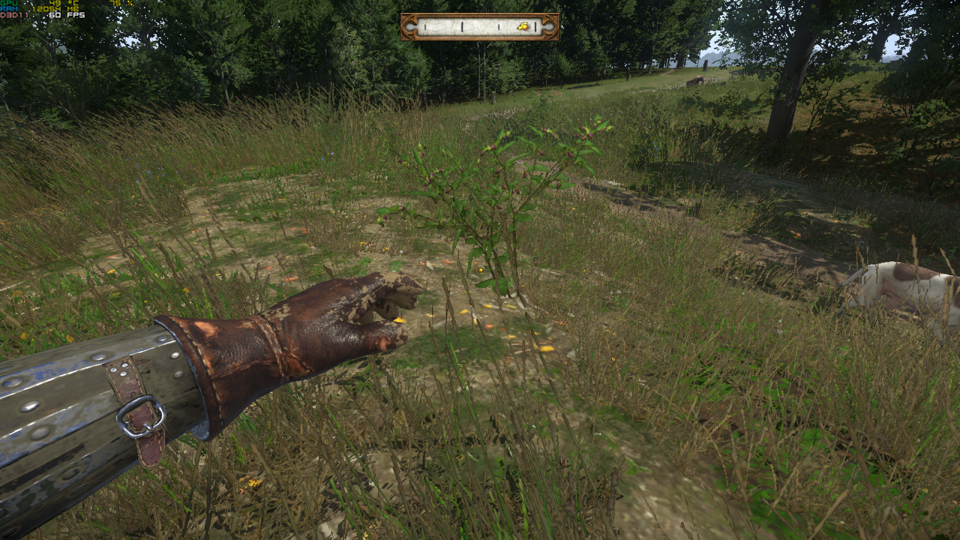Viewport: 960px width, 540px height.
Task: Click the yellow quest marker on the compass
Action: pyautogui.click(x=523, y=27)
